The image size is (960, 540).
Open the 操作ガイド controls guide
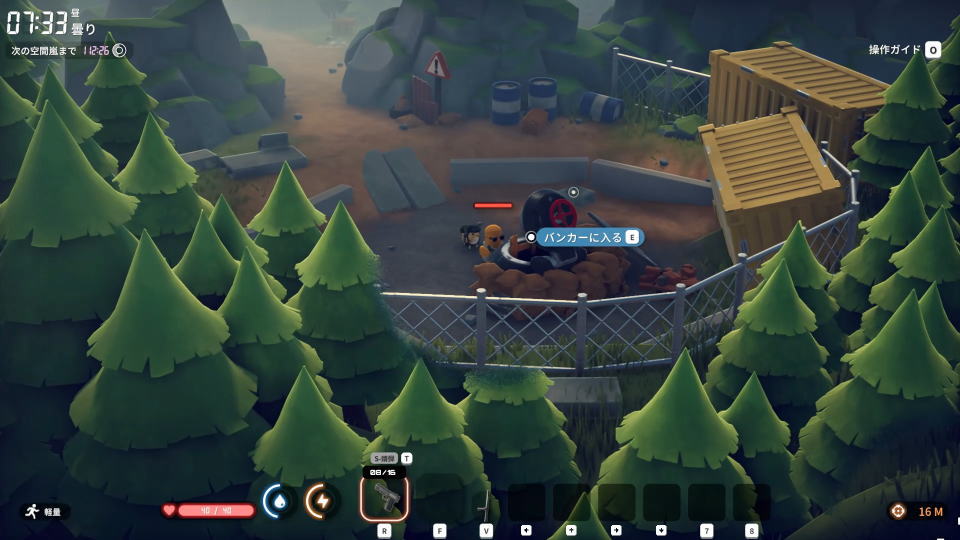(904, 49)
